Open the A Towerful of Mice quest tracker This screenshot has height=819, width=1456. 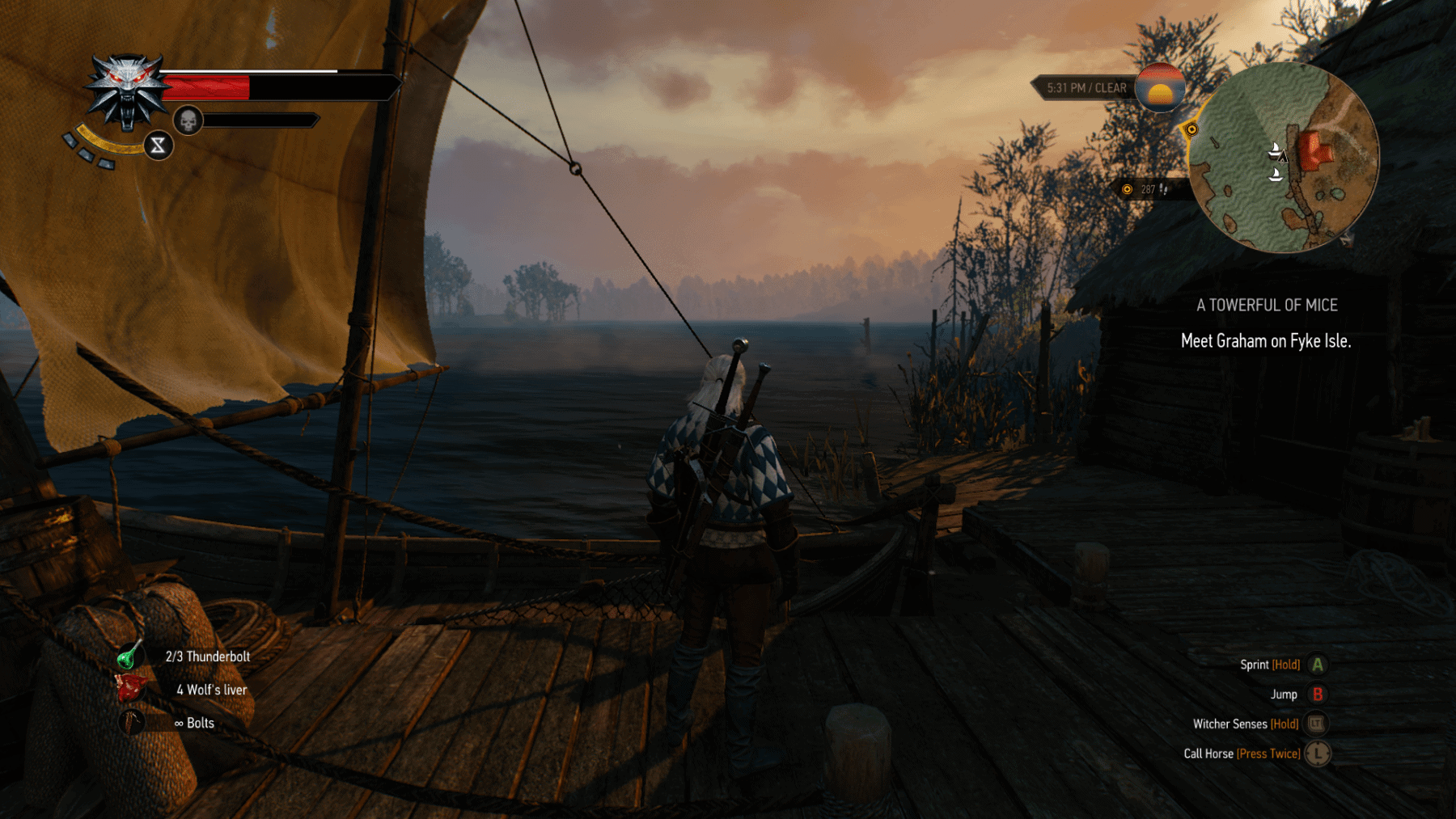[1267, 306]
